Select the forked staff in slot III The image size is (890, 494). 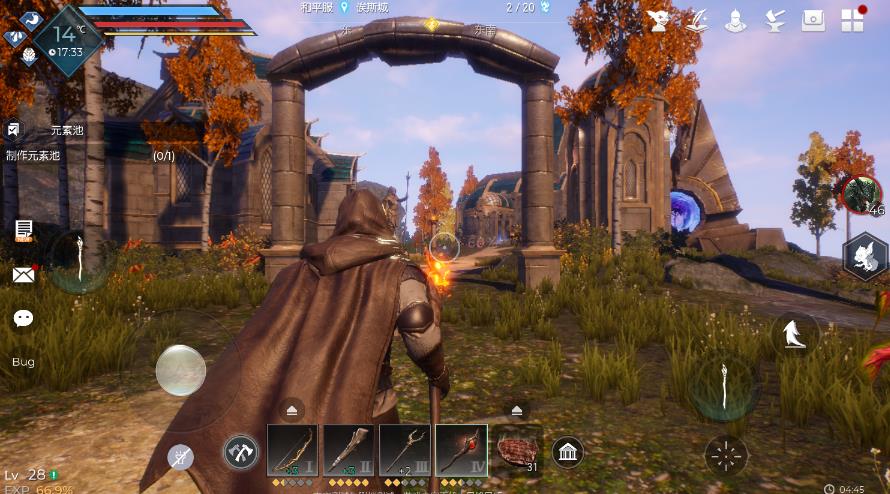pos(405,451)
